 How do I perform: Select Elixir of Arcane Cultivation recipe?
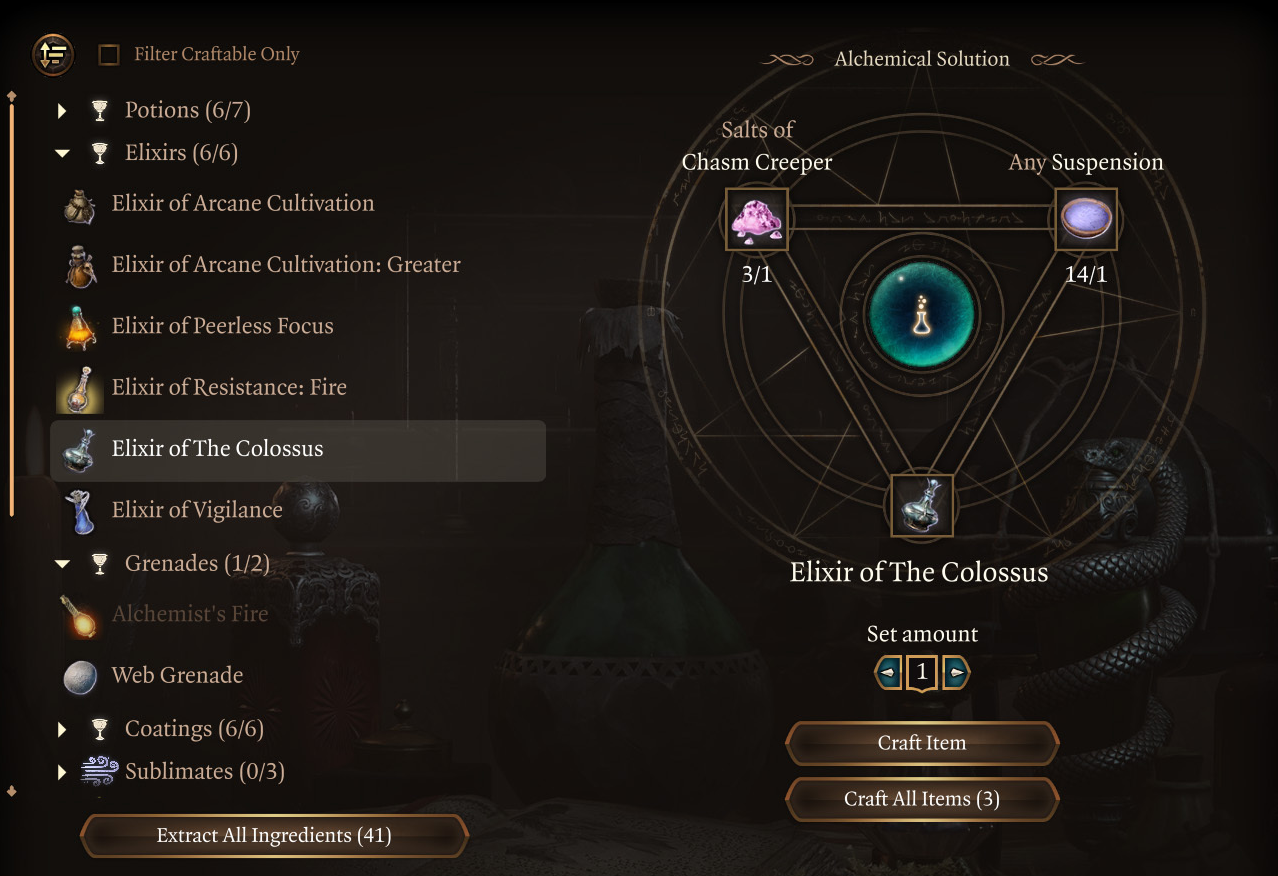click(242, 204)
